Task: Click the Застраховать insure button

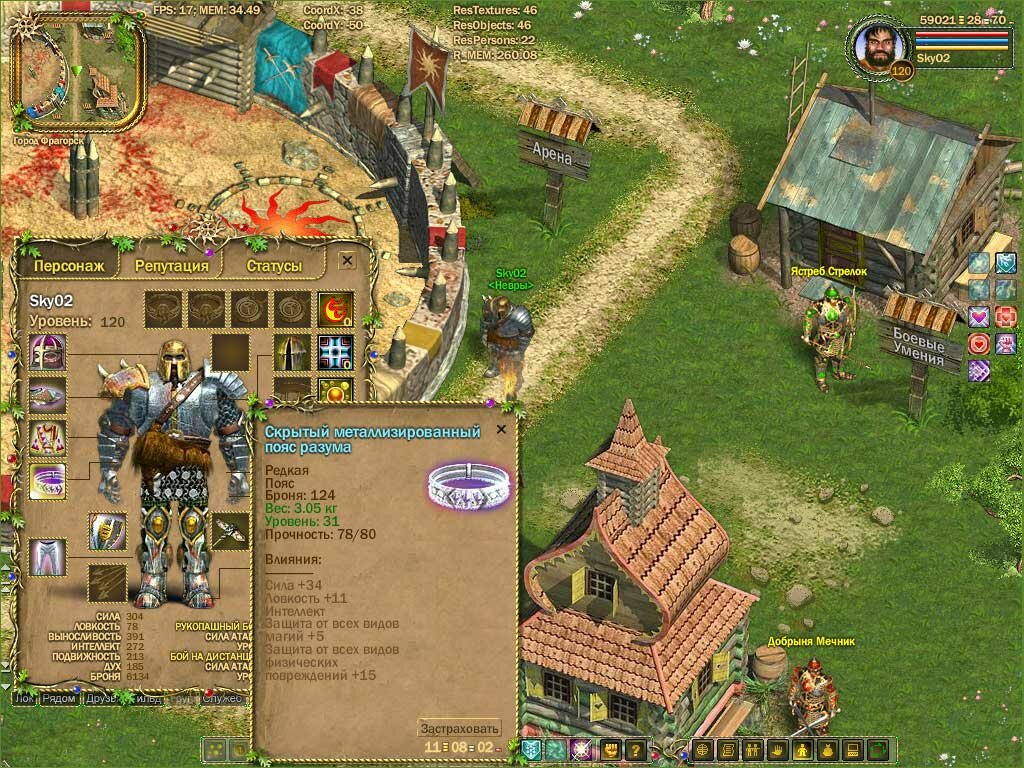Action: tap(459, 728)
